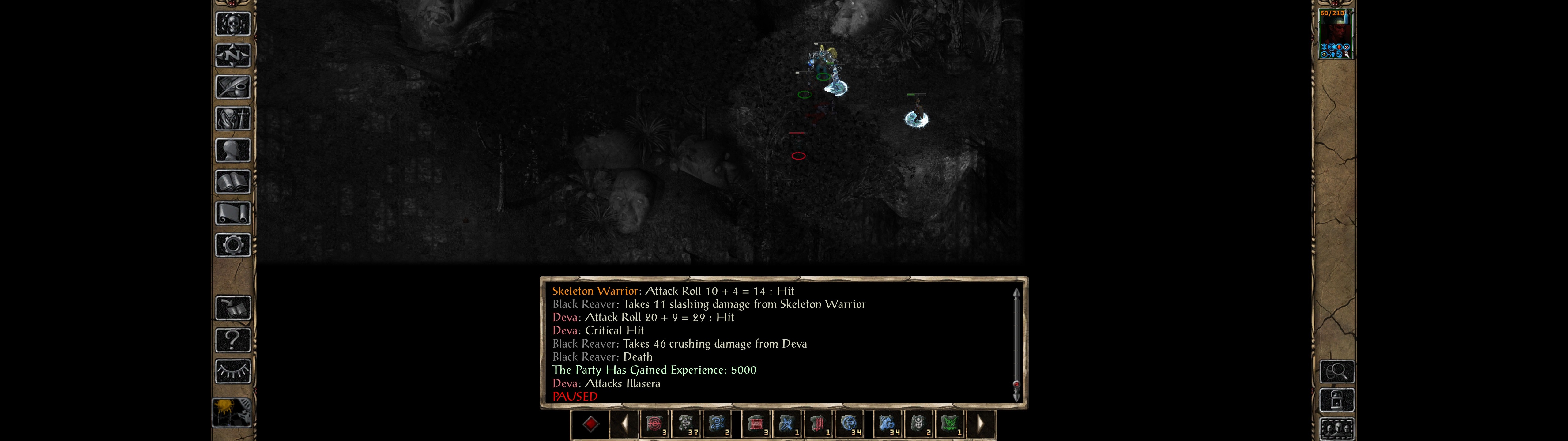Image resolution: width=1568 pixels, height=441 pixels.
Task: Toggle the magnifying glass highlight button
Action: point(1337,371)
